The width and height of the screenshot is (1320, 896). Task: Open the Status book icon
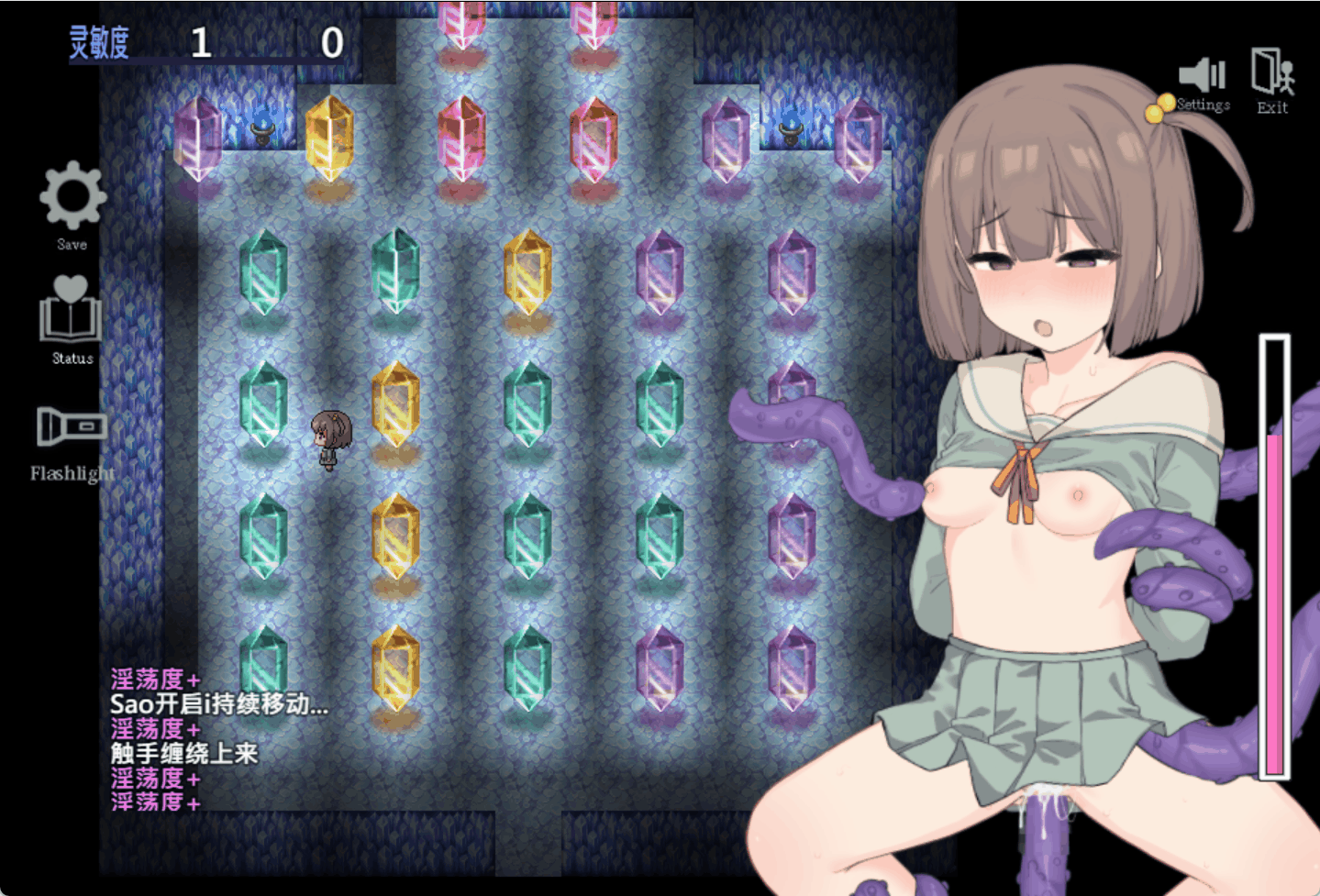point(71,310)
